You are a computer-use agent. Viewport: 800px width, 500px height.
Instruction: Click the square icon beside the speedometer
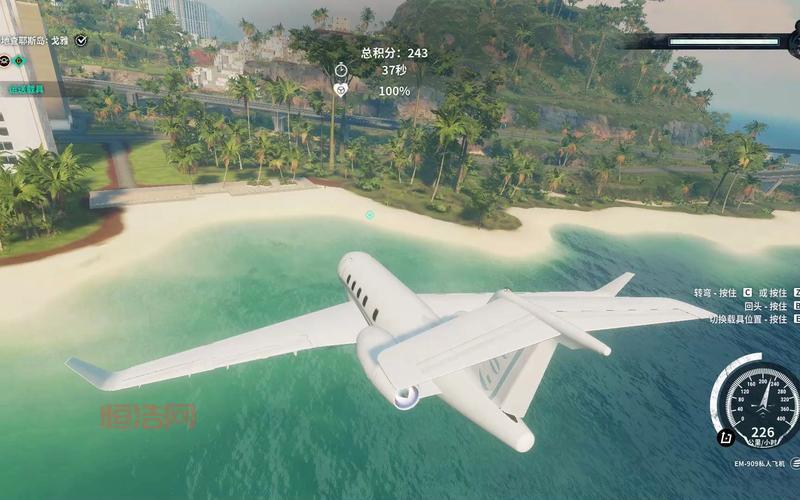point(723,437)
